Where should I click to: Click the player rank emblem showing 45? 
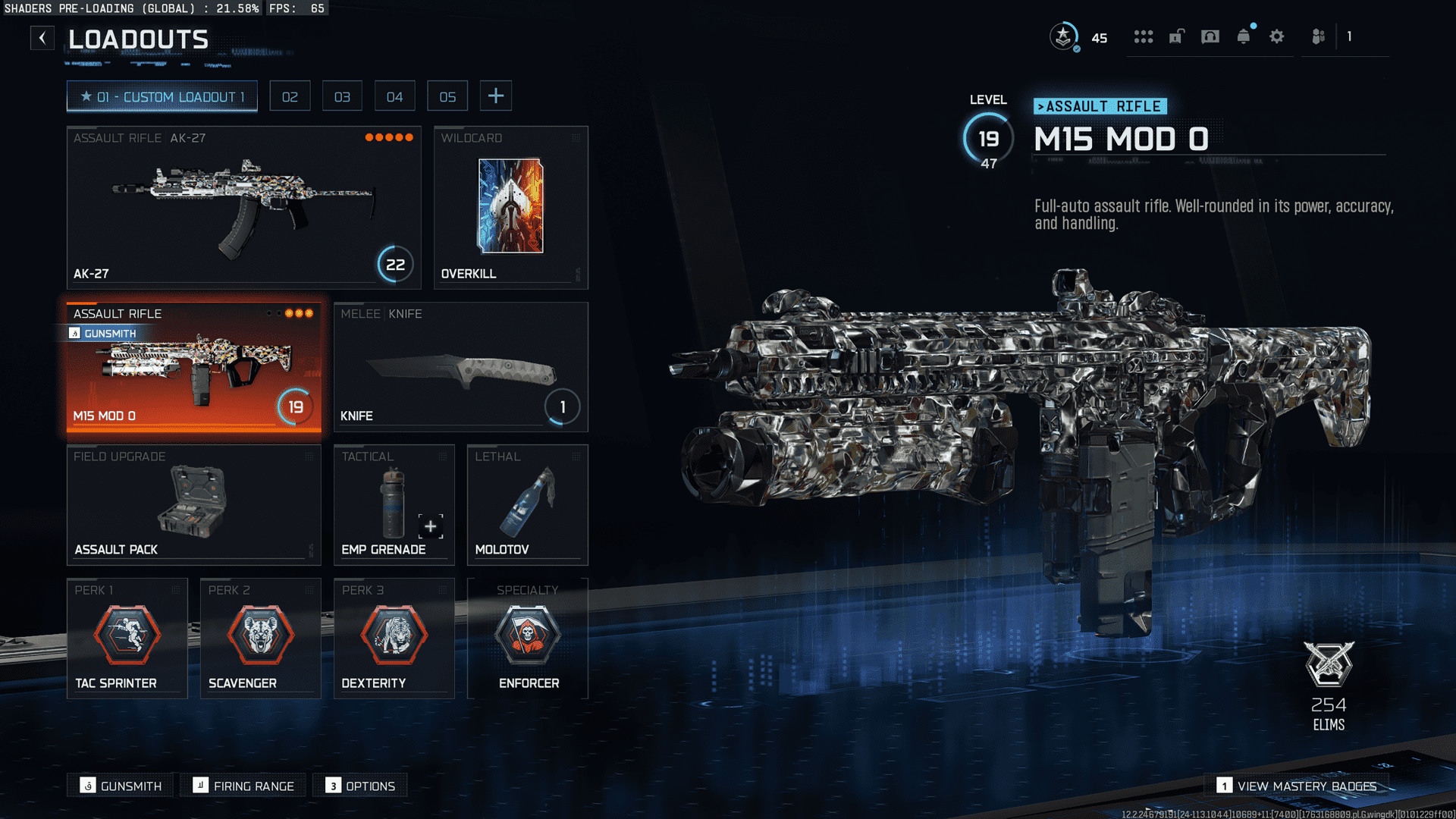(1064, 36)
